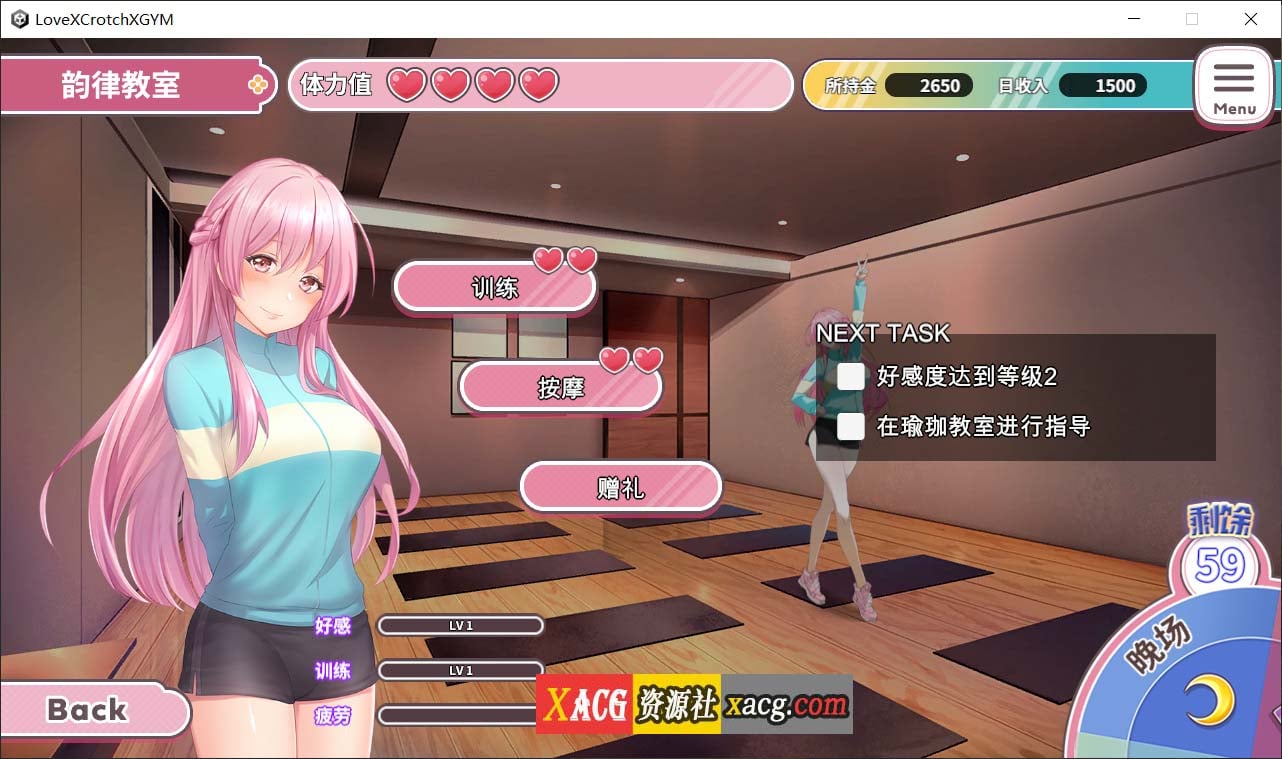Viewport: 1282px width, 759px height.
Task: Click the flower icon beside 韵律教室 label
Action: (x=258, y=86)
